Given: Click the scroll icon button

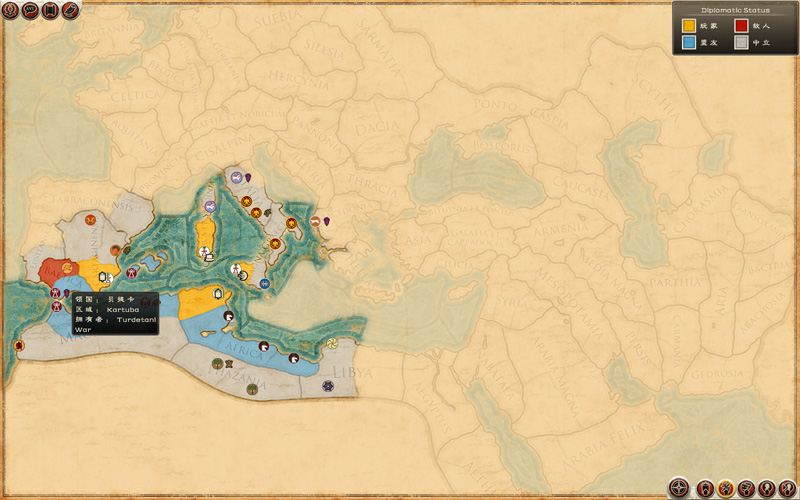Looking at the screenshot, I should click(49, 10).
